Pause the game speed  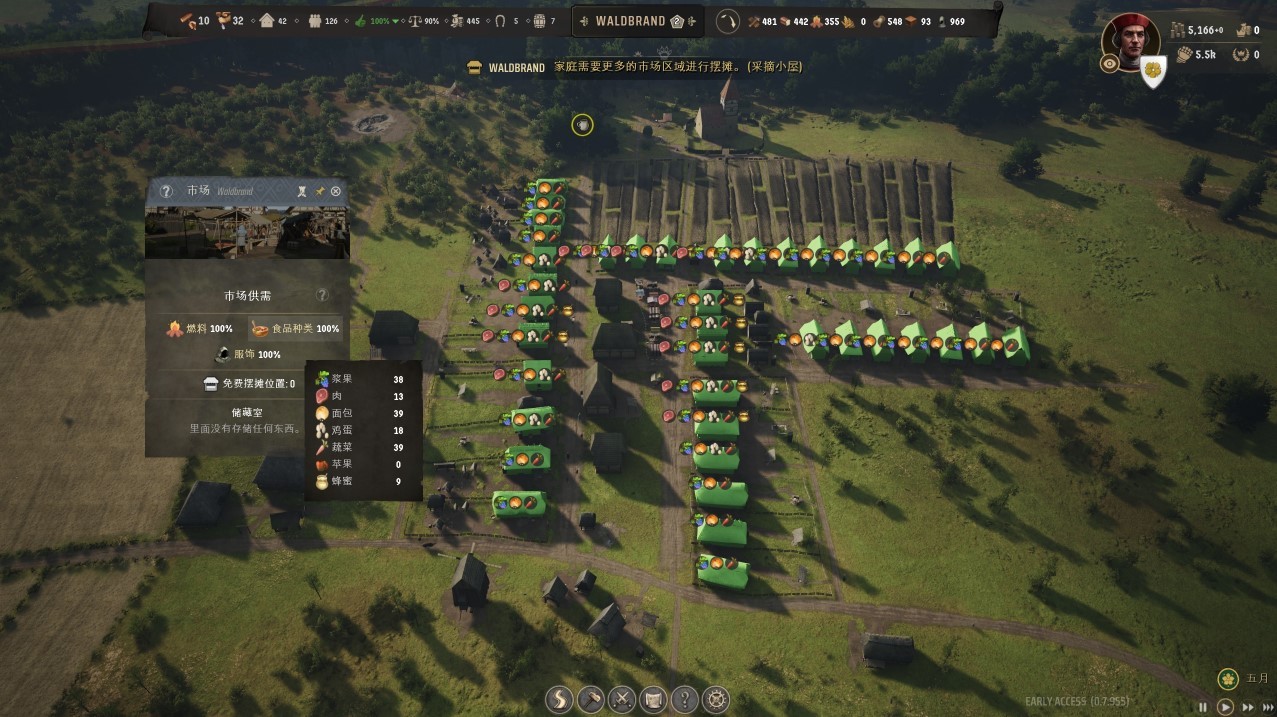coord(1203,707)
